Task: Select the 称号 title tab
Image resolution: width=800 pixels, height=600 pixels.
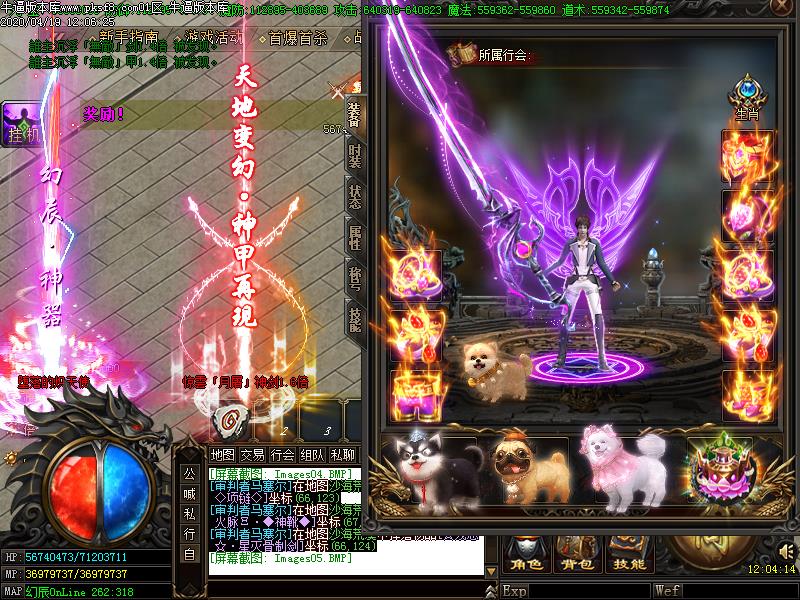Action: (355, 278)
